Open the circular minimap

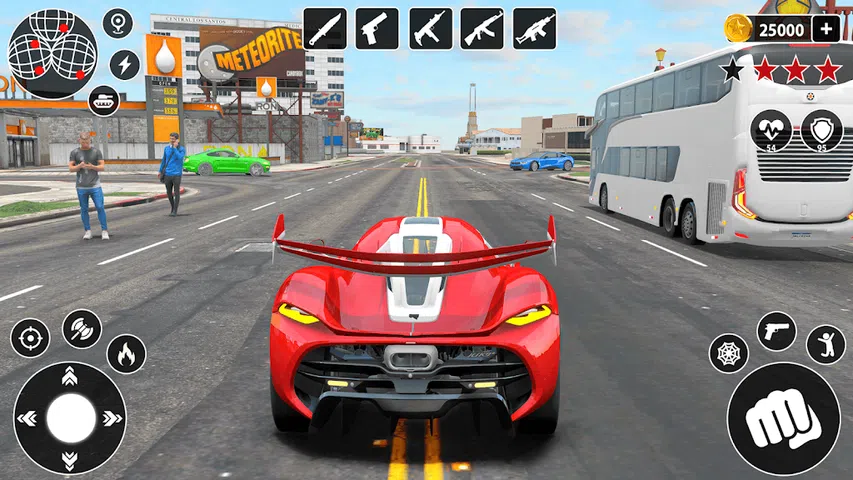(x=52, y=54)
